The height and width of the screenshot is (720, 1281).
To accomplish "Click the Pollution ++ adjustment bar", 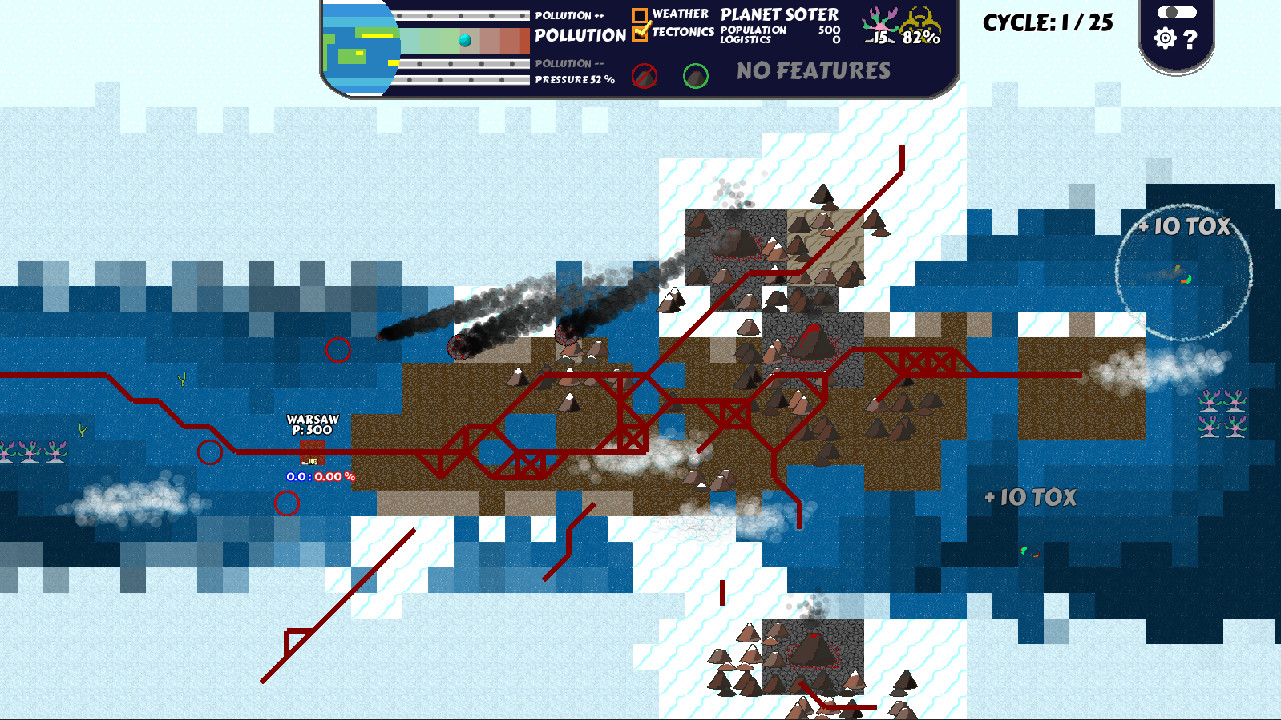I will [460, 14].
